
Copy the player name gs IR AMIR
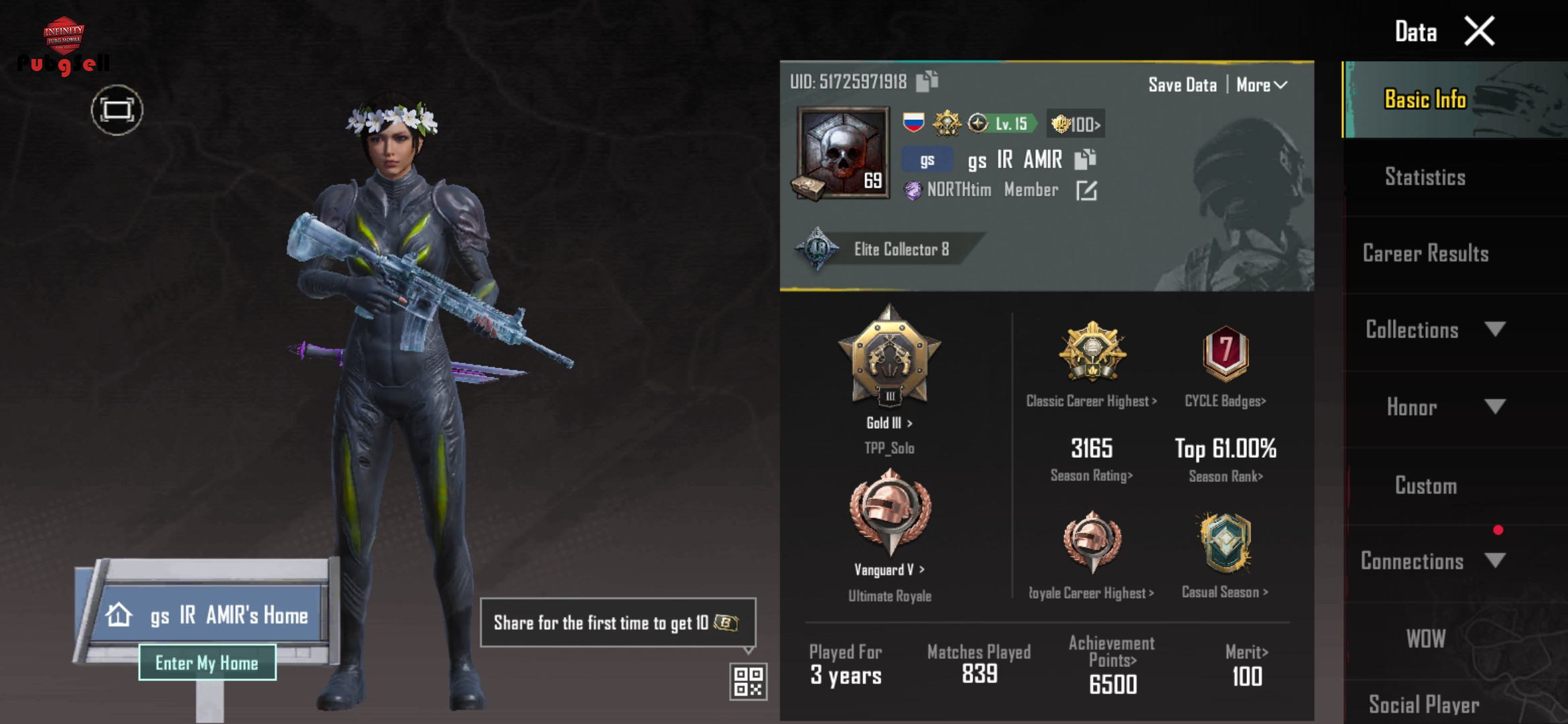[x=1085, y=160]
